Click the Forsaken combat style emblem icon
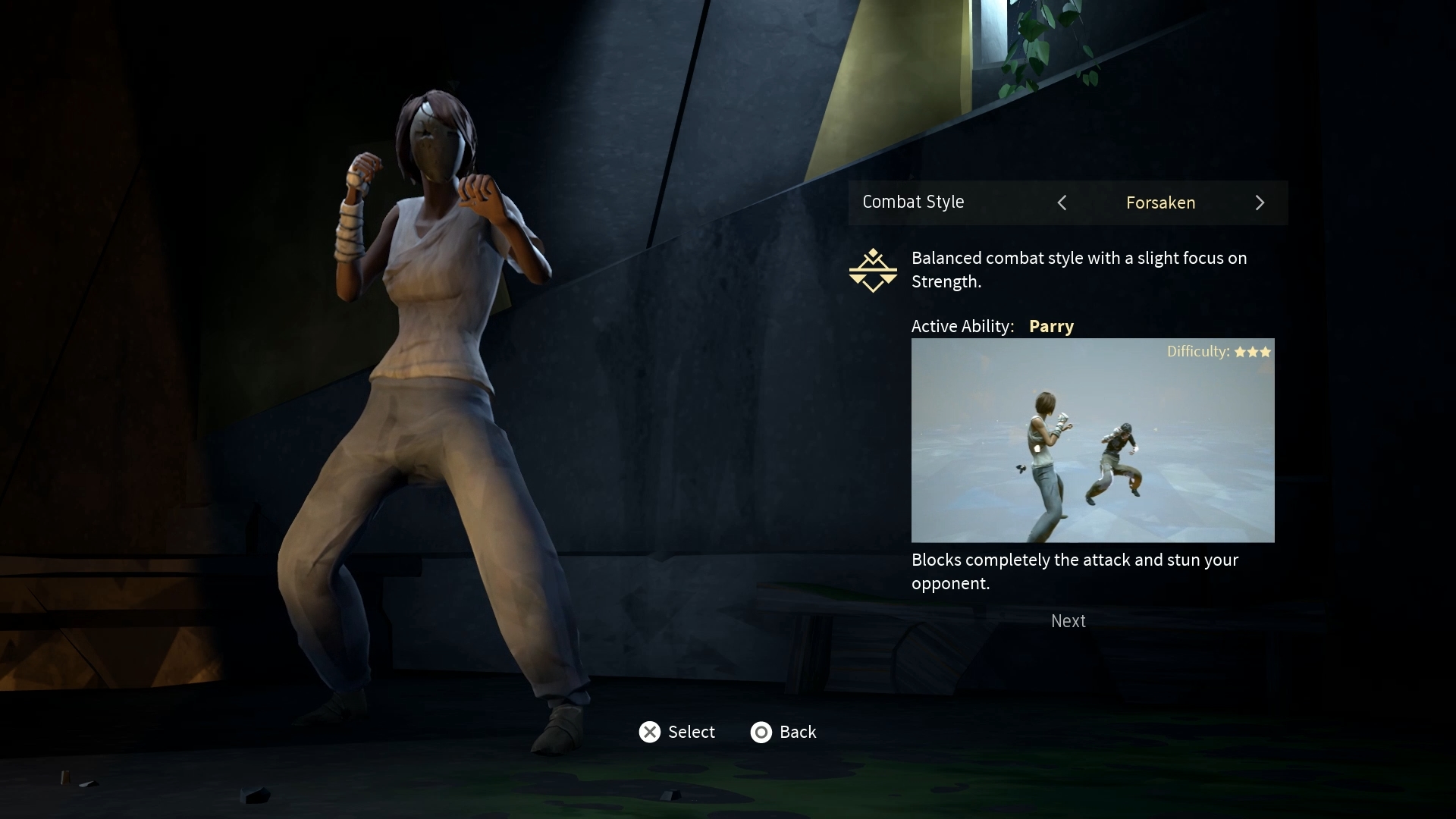The image size is (1456, 819). coord(873,270)
